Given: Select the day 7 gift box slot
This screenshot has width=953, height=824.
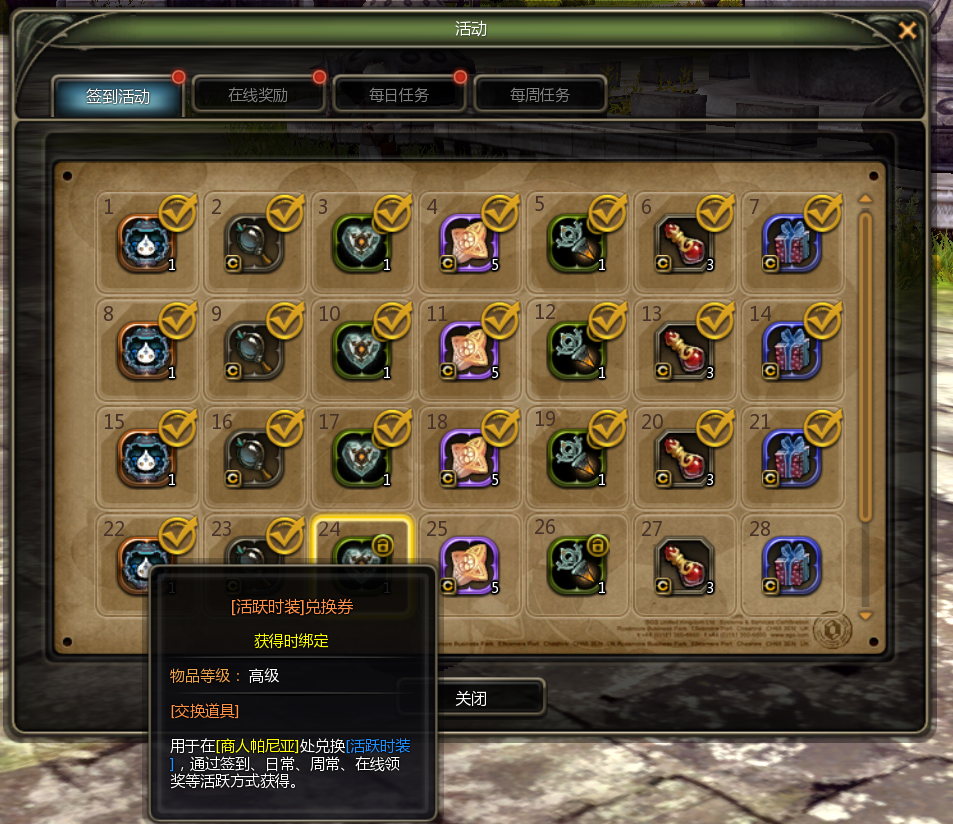Looking at the screenshot, I should tap(792, 243).
